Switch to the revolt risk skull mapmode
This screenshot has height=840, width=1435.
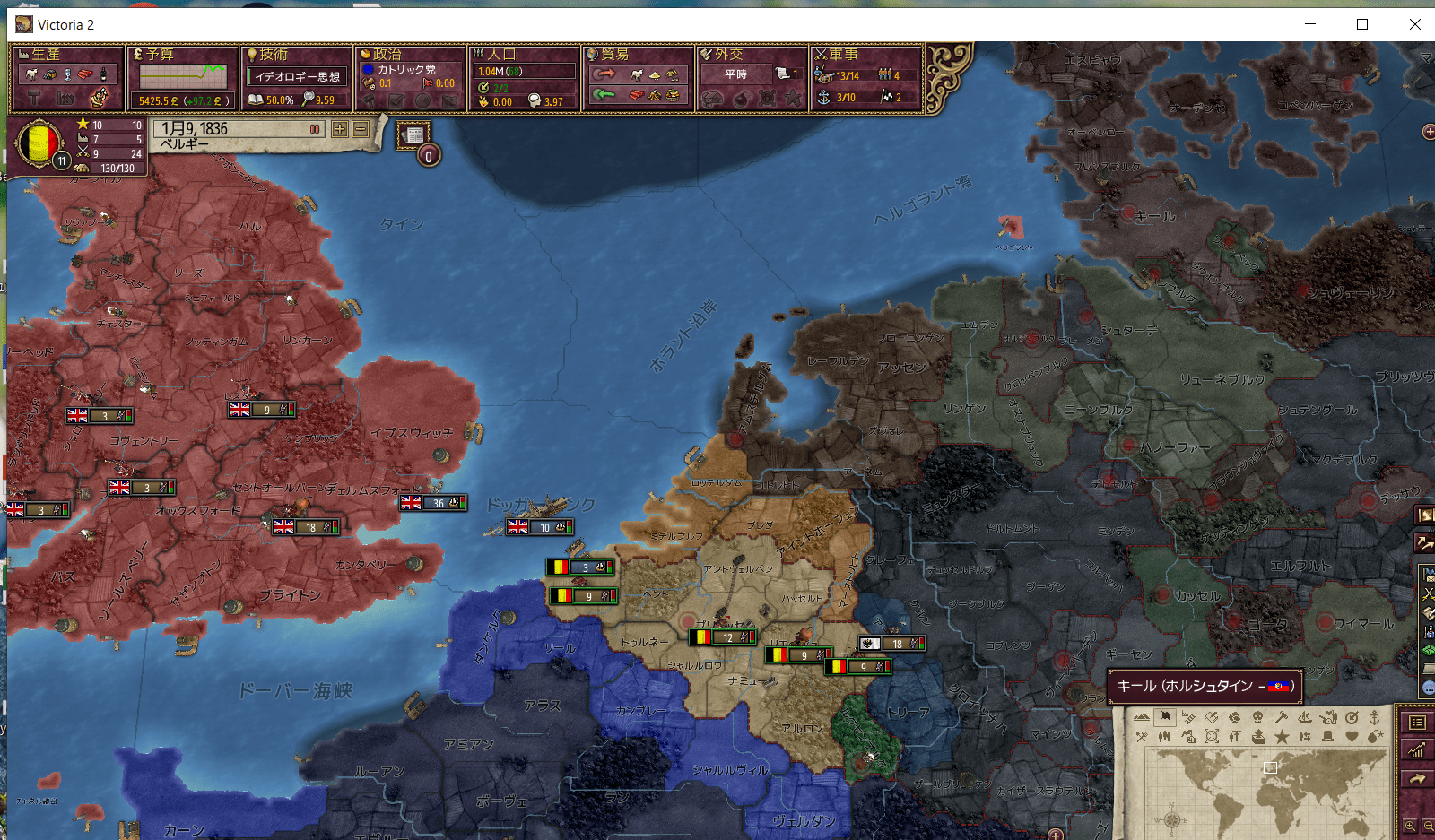pyautogui.click(x=1258, y=719)
